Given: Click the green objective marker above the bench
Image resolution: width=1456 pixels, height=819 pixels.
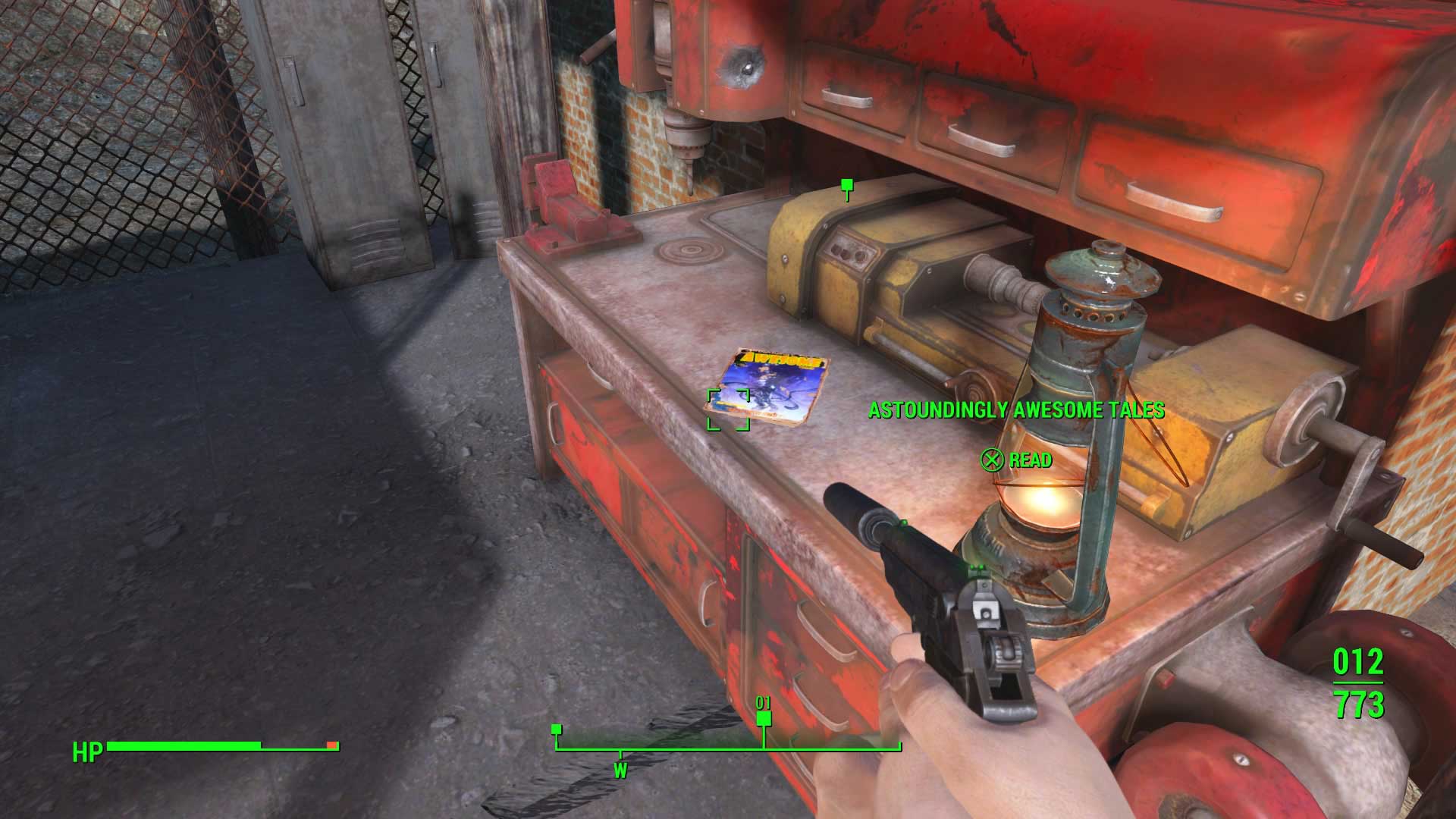Looking at the screenshot, I should point(846,184).
